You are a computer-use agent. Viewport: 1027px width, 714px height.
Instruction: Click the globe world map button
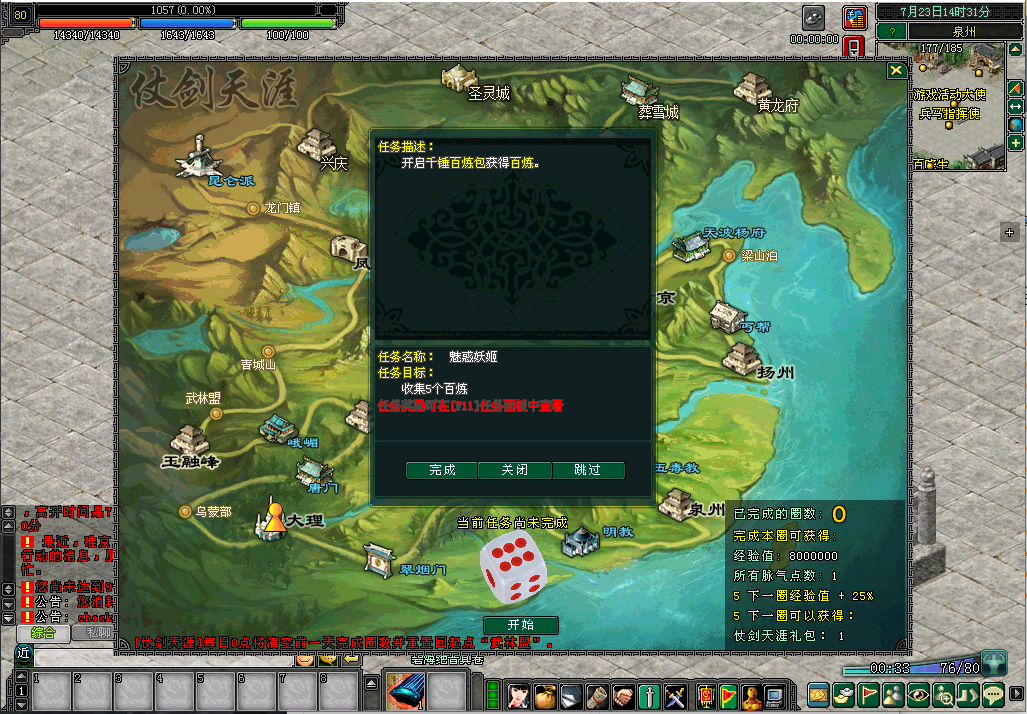click(x=1015, y=124)
